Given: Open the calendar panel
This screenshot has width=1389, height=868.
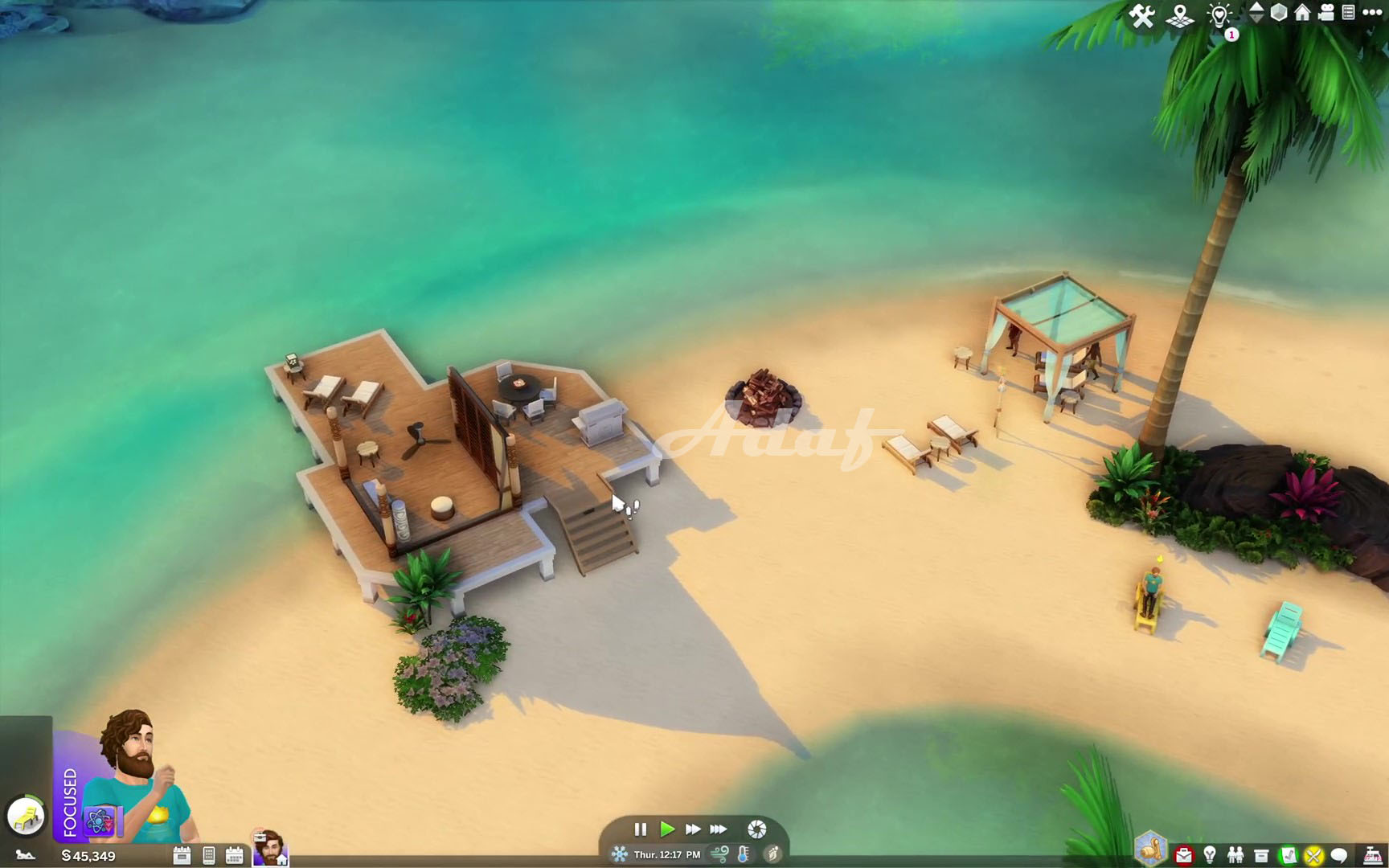Looking at the screenshot, I should (234, 855).
